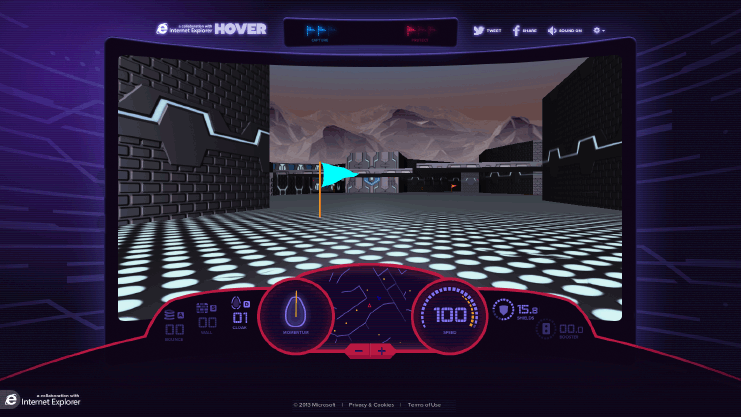Zoom in the minimap with the plus button

point(381,351)
